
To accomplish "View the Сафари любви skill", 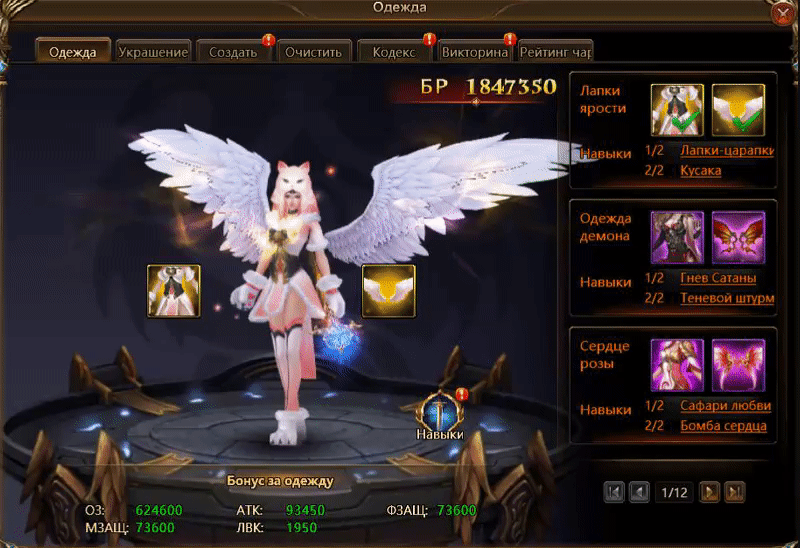I will click(725, 406).
